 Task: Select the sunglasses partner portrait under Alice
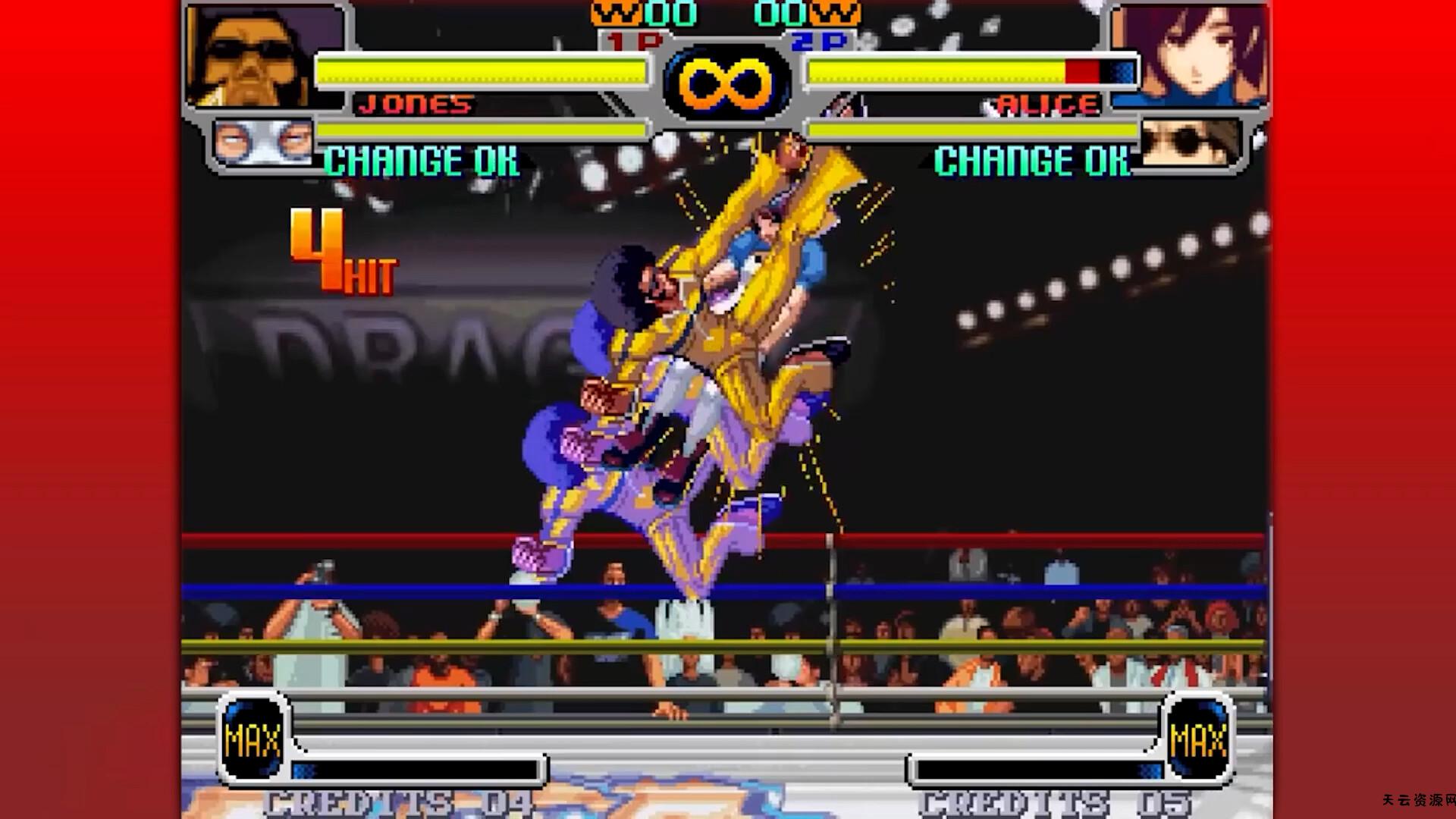click(1188, 142)
